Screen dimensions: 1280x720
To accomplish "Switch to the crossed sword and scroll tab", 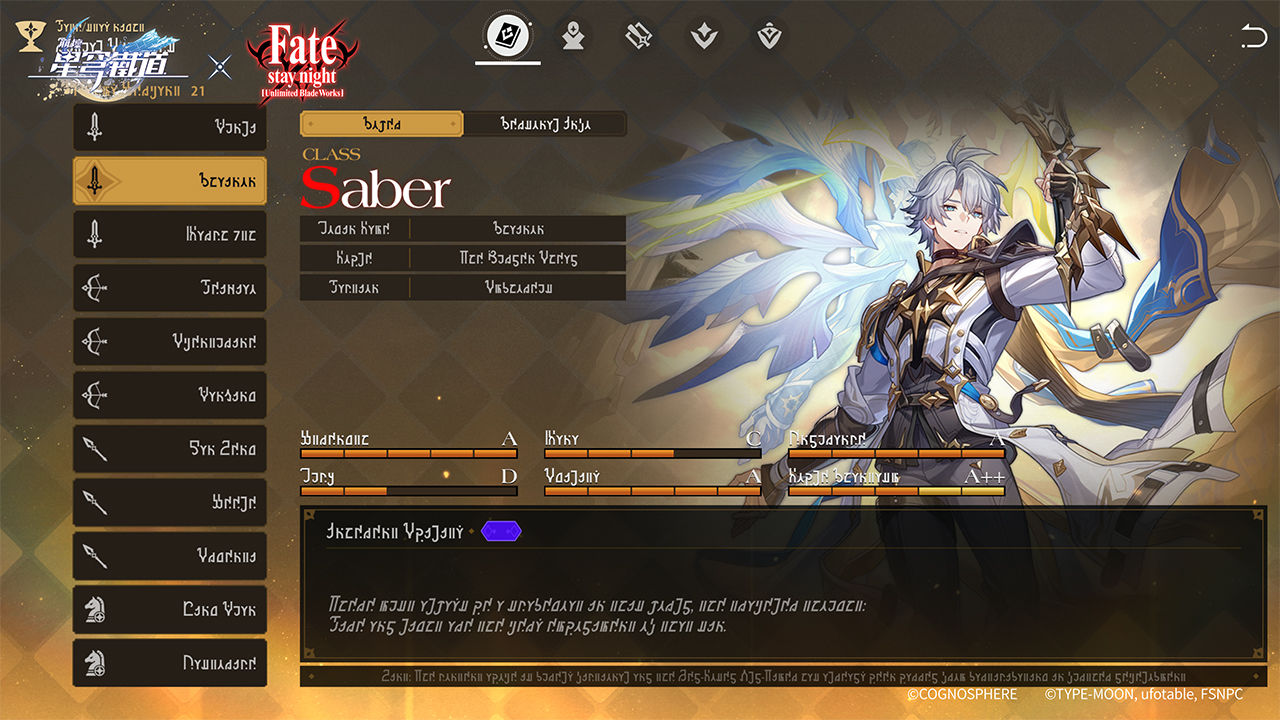I will click(x=639, y=38).
